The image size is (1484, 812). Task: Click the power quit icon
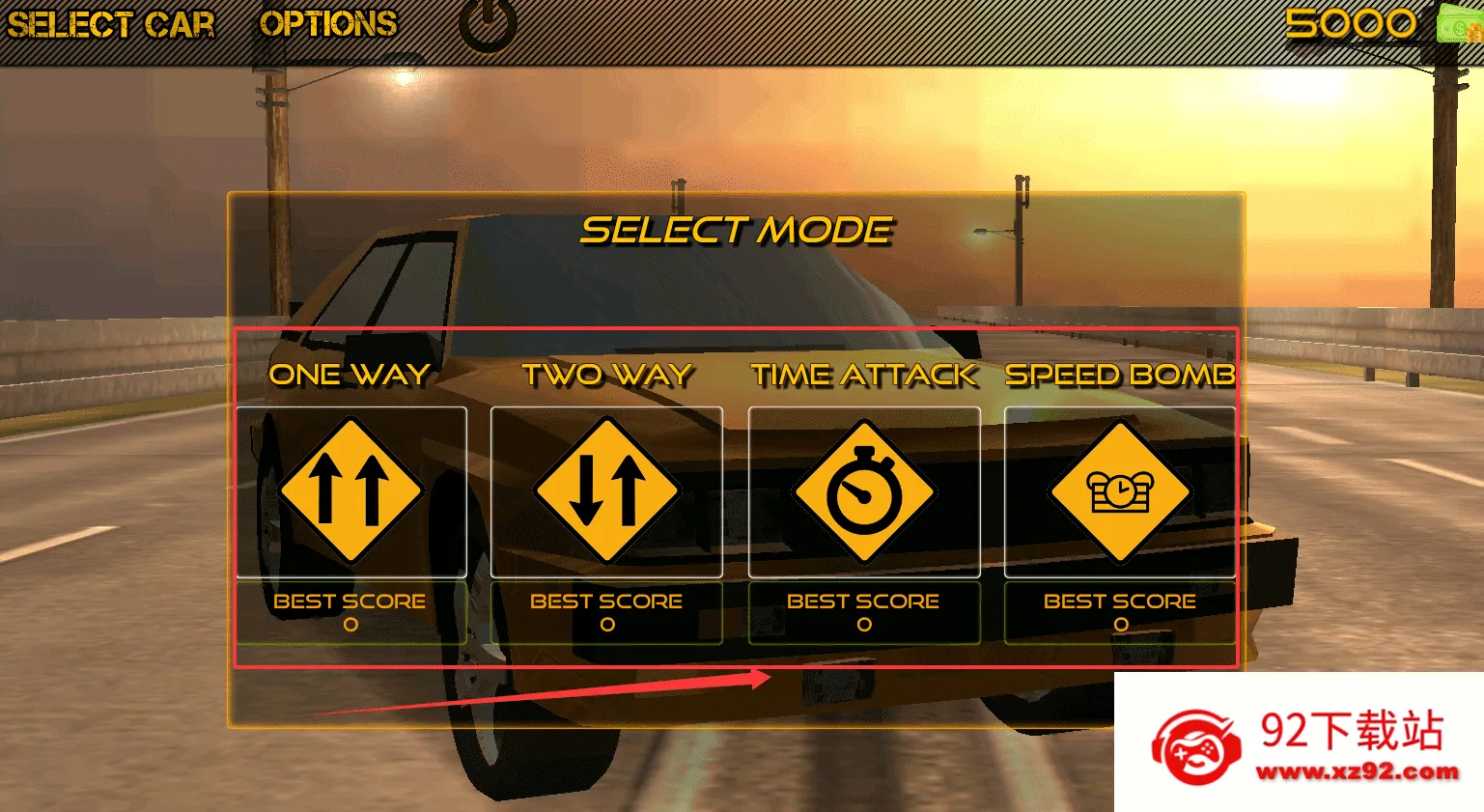tap(488, 24)
